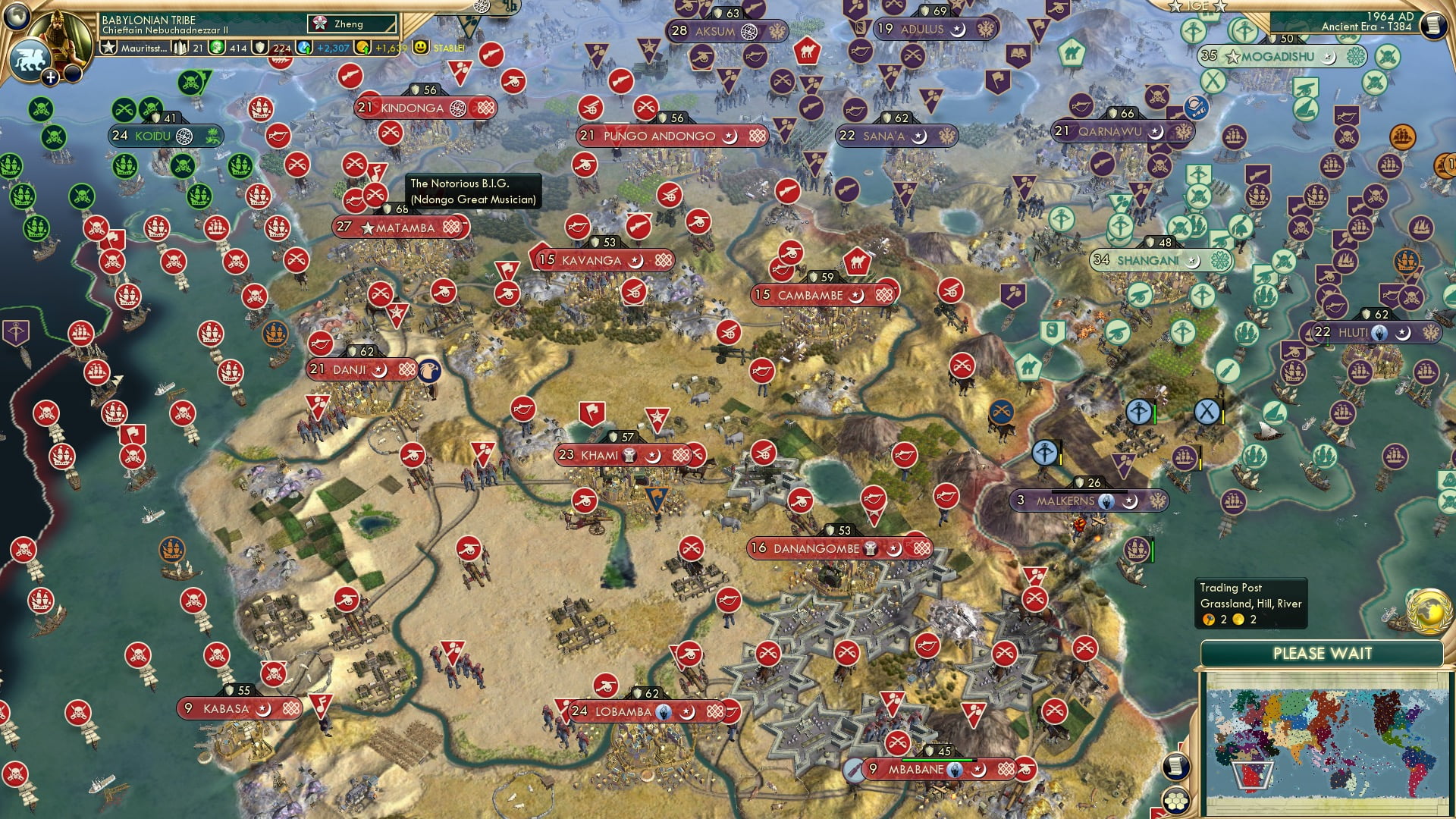Click the plus button under the leader portrait
Screen dimensions: 1456x819
50,77
